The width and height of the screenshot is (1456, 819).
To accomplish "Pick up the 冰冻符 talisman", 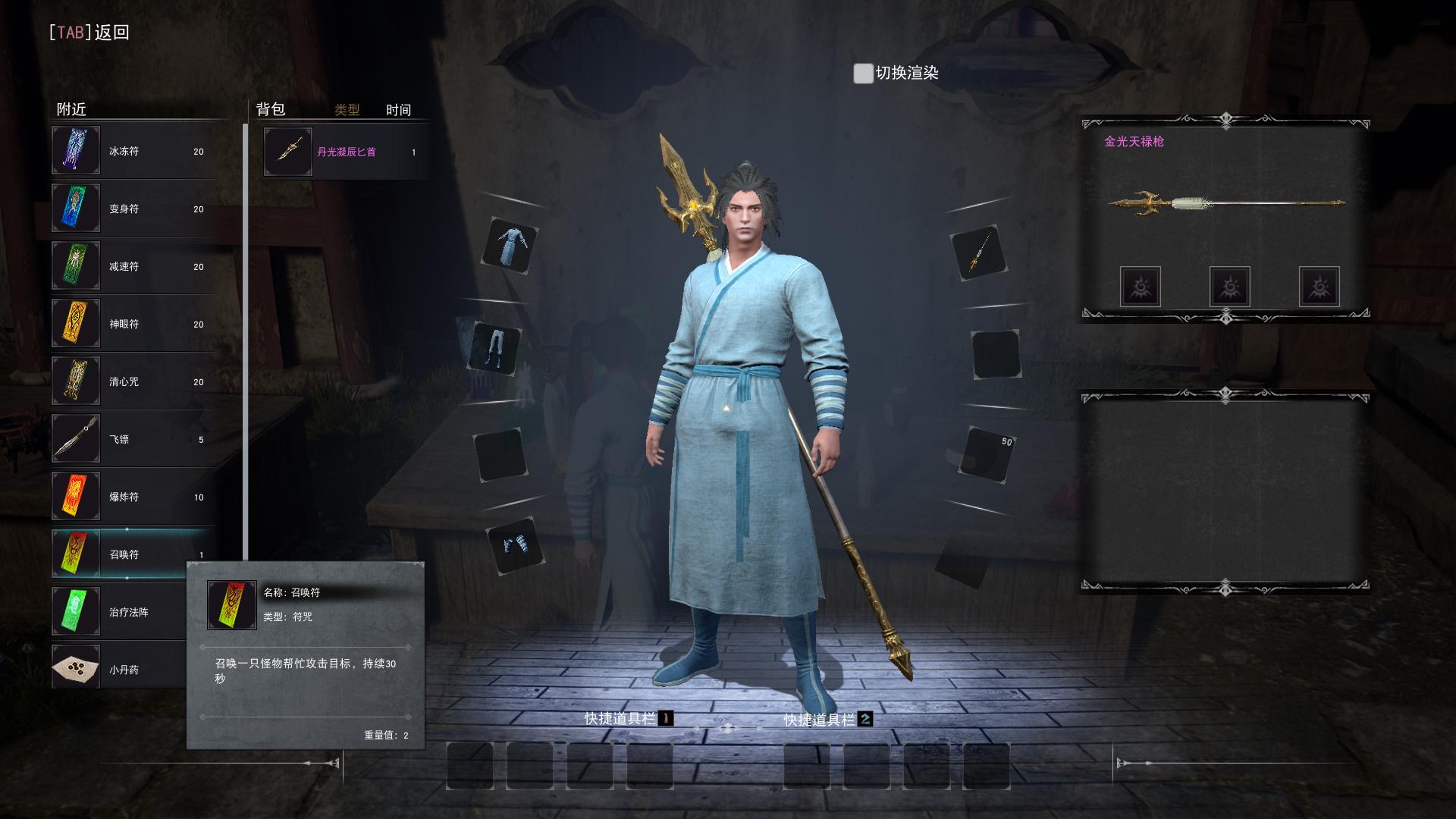I will coord(133,151).
